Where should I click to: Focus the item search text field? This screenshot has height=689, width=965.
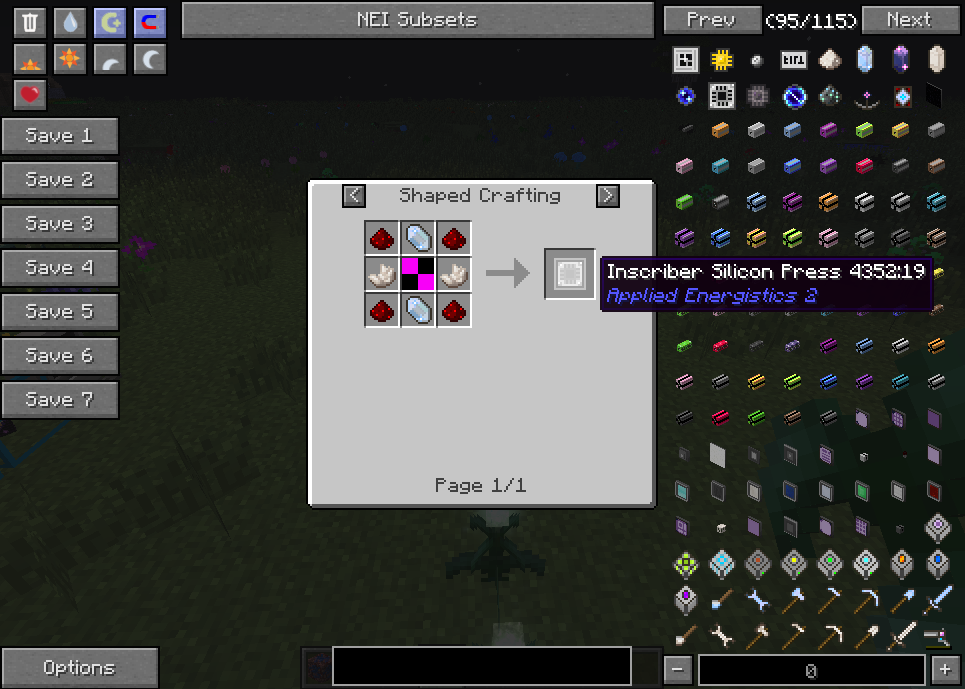click(x=481, y=666)
